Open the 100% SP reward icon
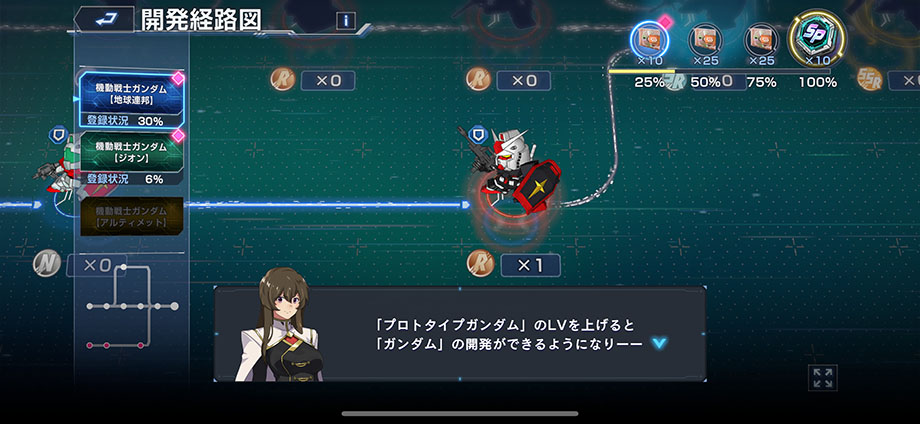The height and width of the screenshot is (424, 920). [817, 41]
